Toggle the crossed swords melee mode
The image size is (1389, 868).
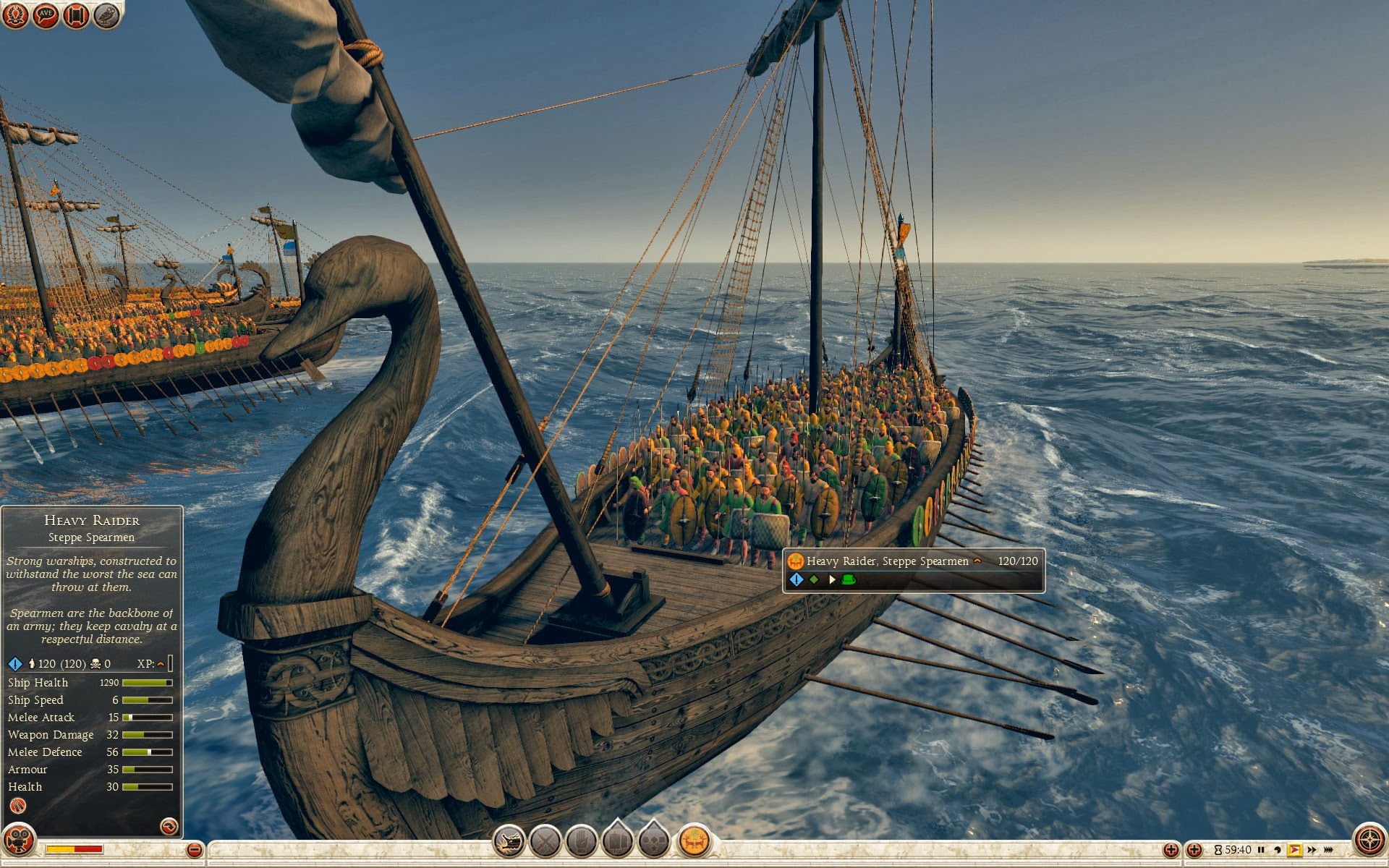click(545, 841)
